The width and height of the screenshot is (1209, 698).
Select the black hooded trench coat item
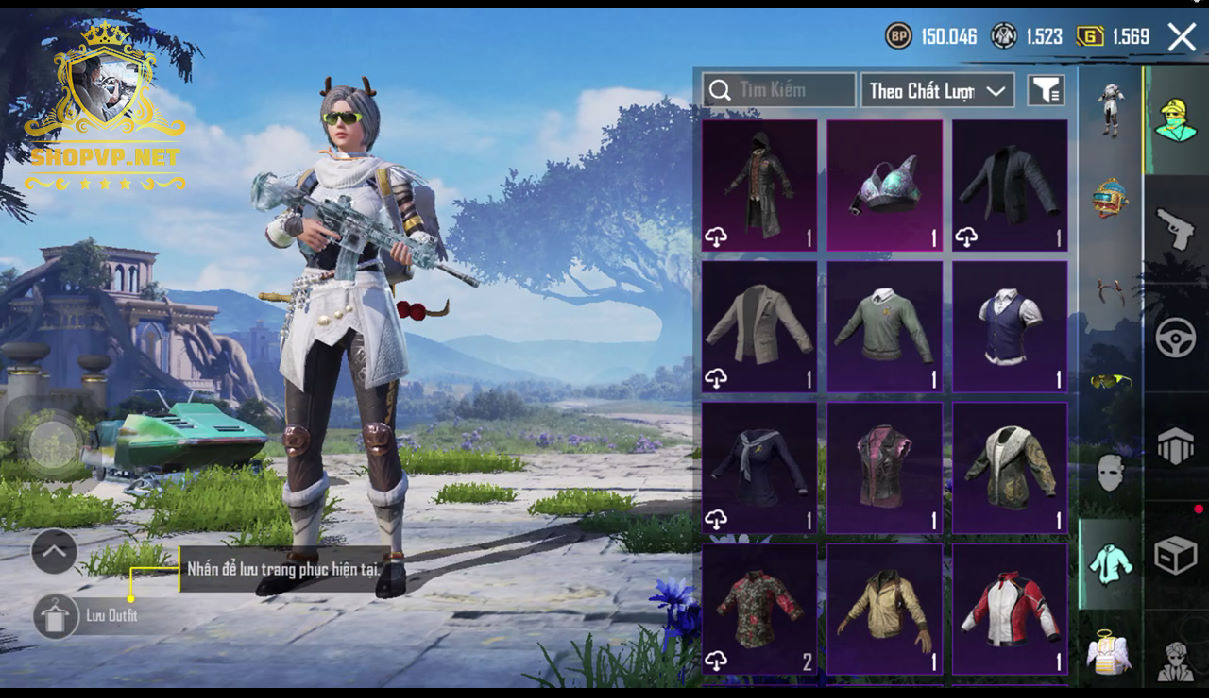pyautogui.click(x=759, y=185)
